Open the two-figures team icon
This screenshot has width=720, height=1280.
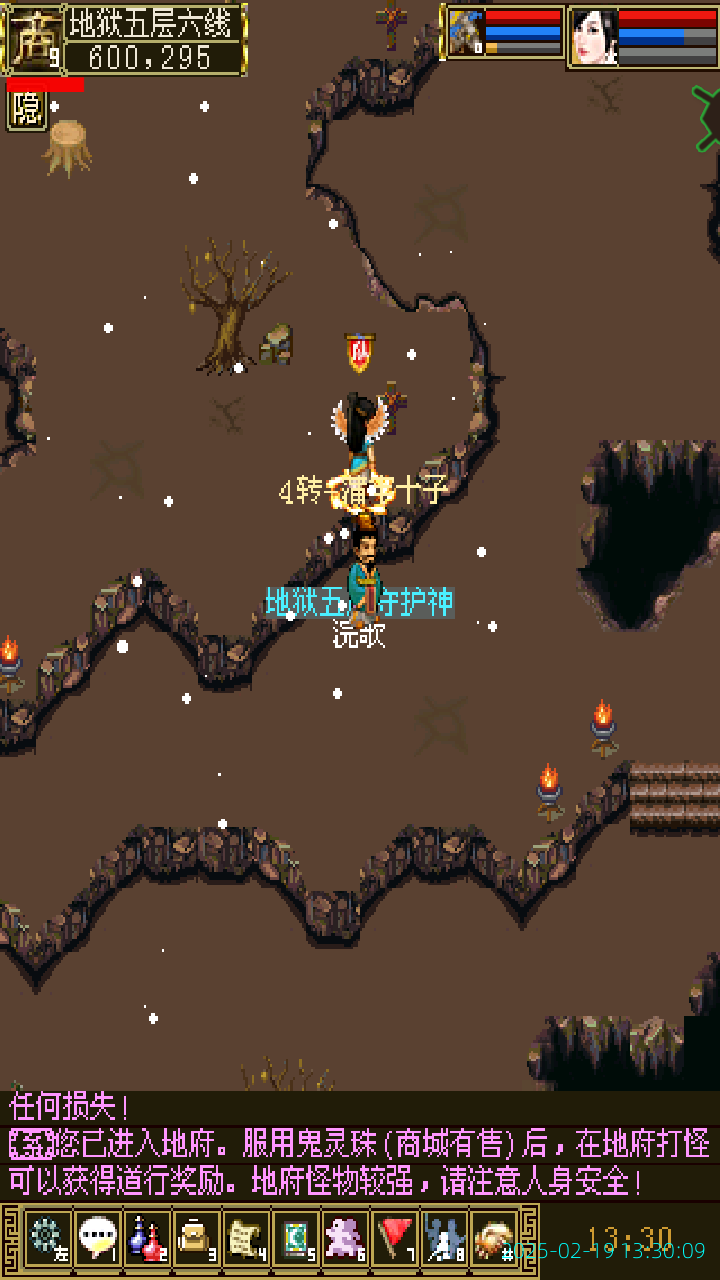[x=445, y=1237]
